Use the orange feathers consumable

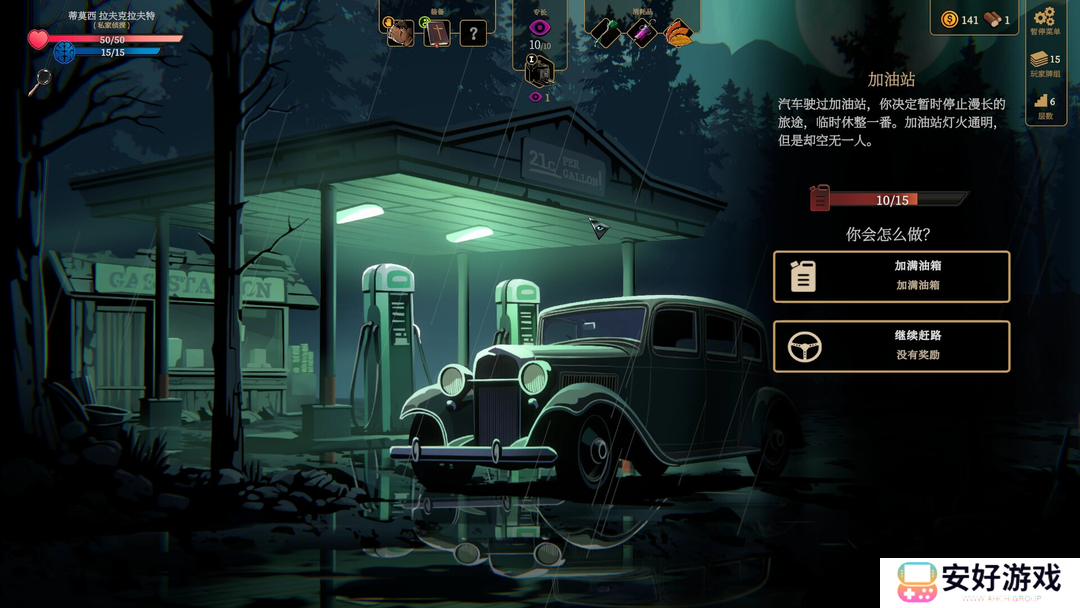coord(678,33)
